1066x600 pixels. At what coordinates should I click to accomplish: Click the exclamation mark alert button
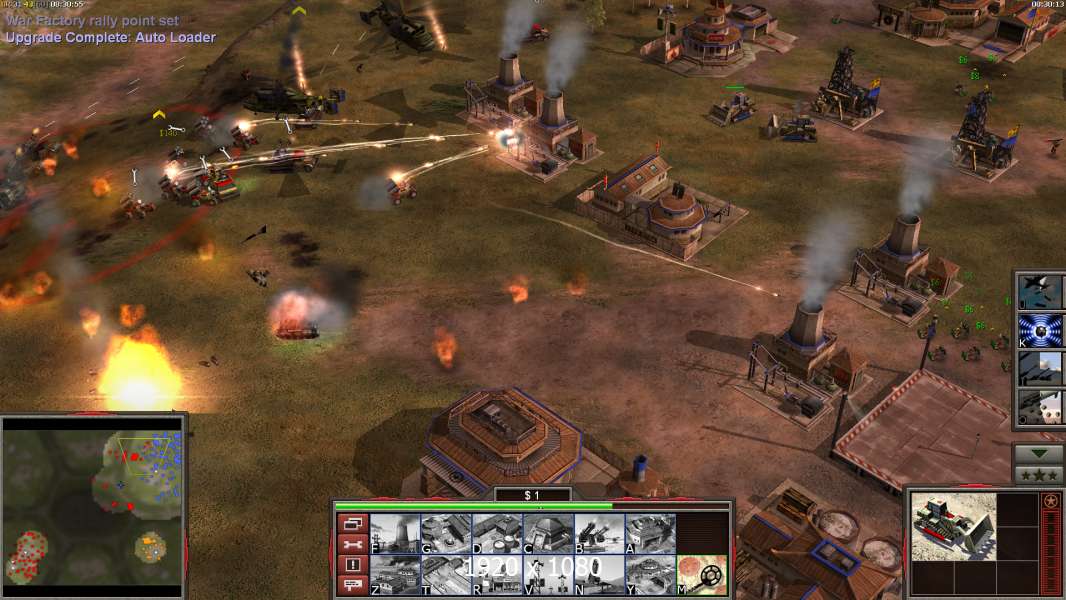352,565
